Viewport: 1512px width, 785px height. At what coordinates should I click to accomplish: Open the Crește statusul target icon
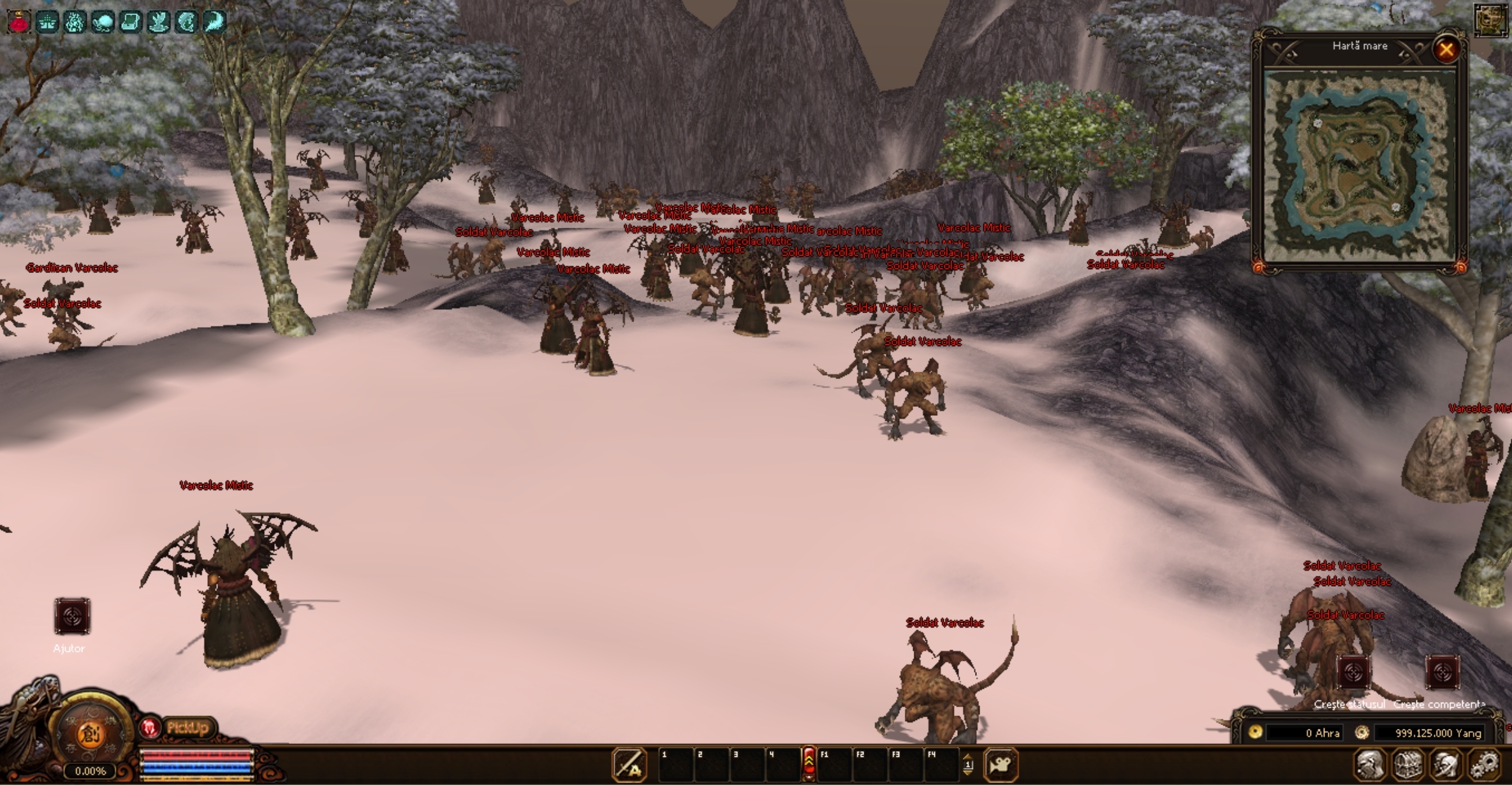[x=1353, y=672]
